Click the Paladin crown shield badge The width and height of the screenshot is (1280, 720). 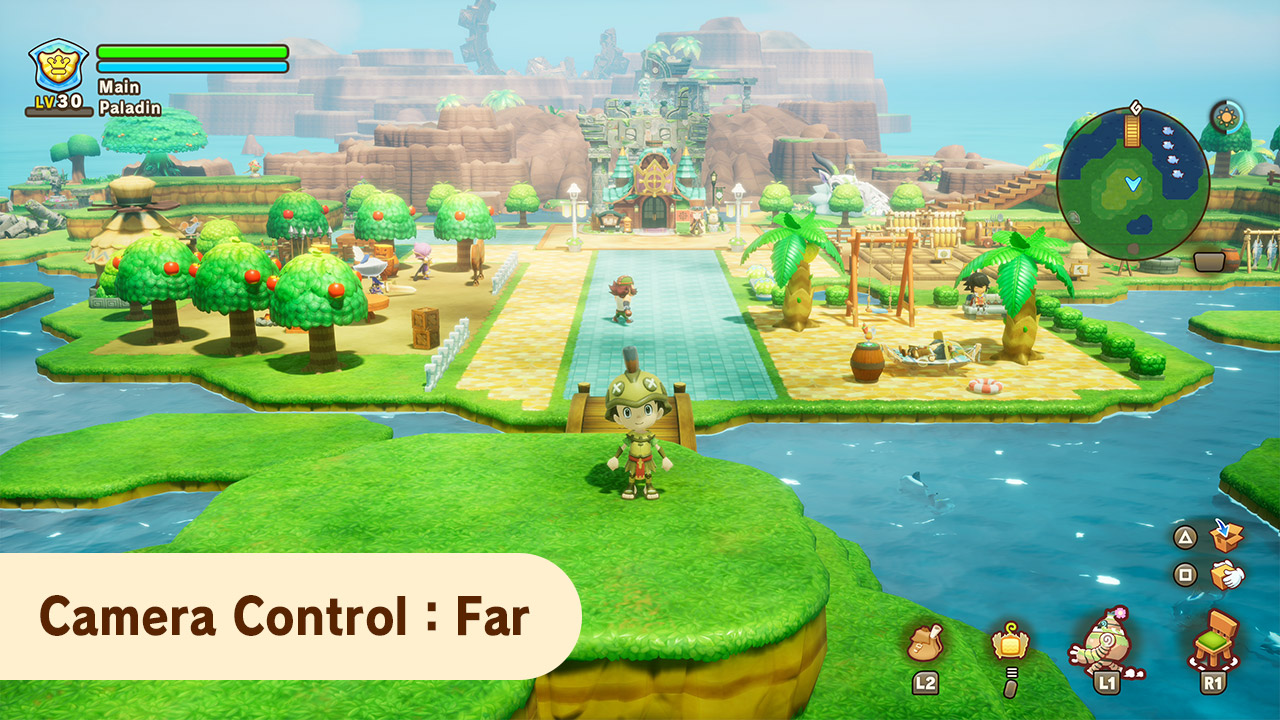point(59,67)
